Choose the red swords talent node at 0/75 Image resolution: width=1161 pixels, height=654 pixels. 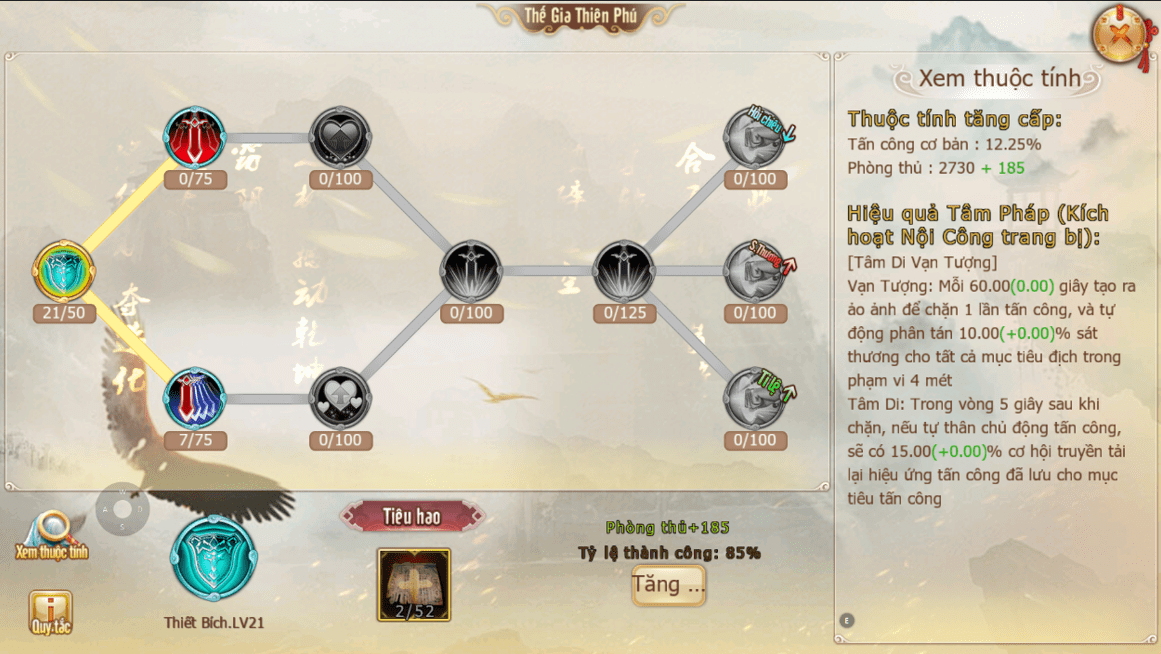195,138
